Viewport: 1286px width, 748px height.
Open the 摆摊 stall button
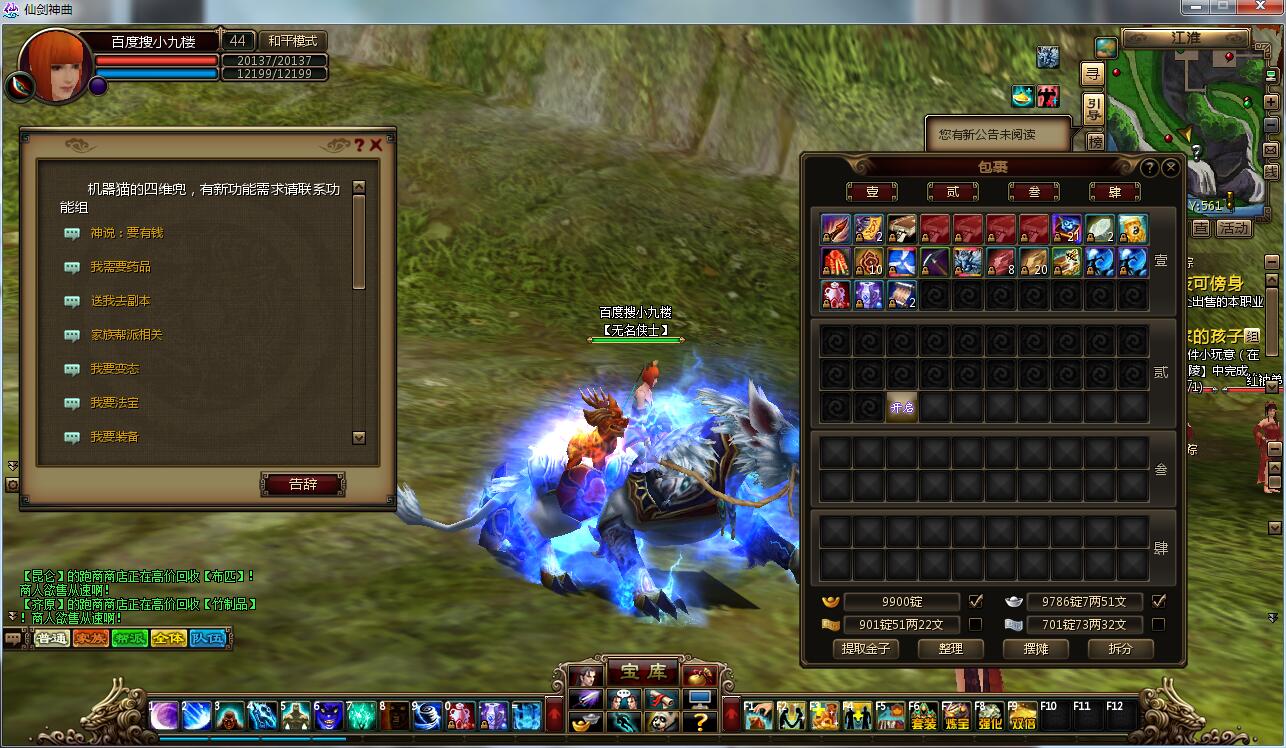[x=1036, y=648]
